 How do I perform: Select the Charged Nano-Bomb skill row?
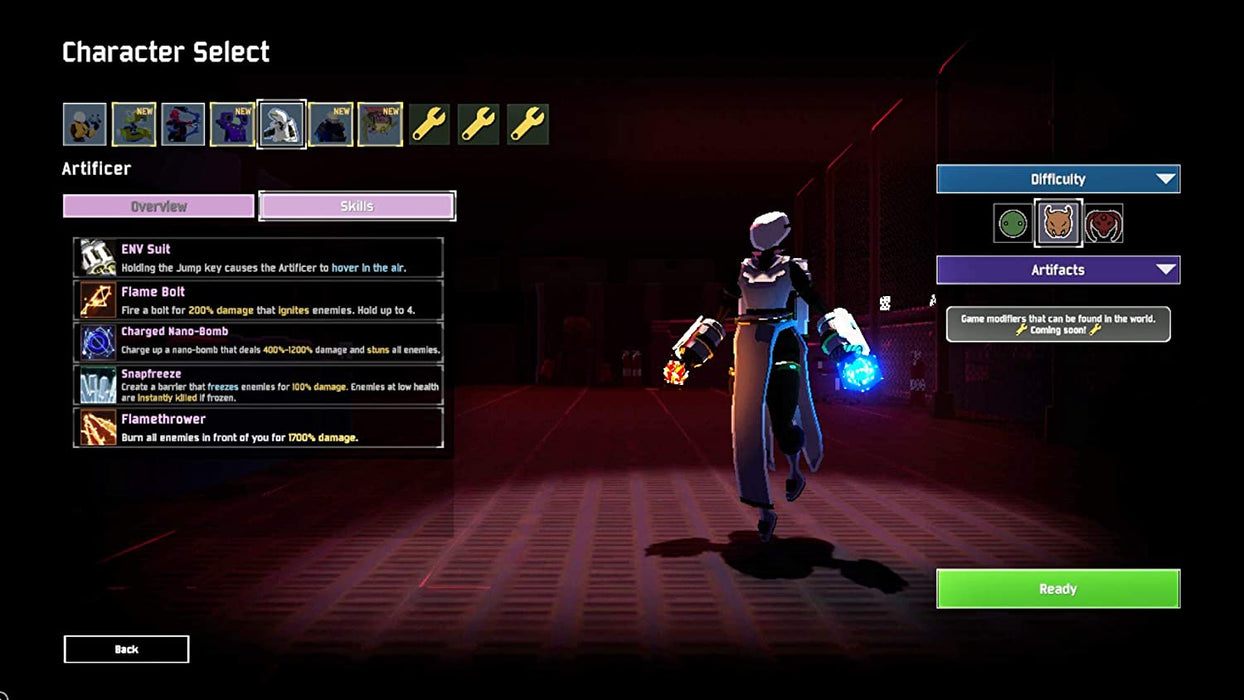258,341
